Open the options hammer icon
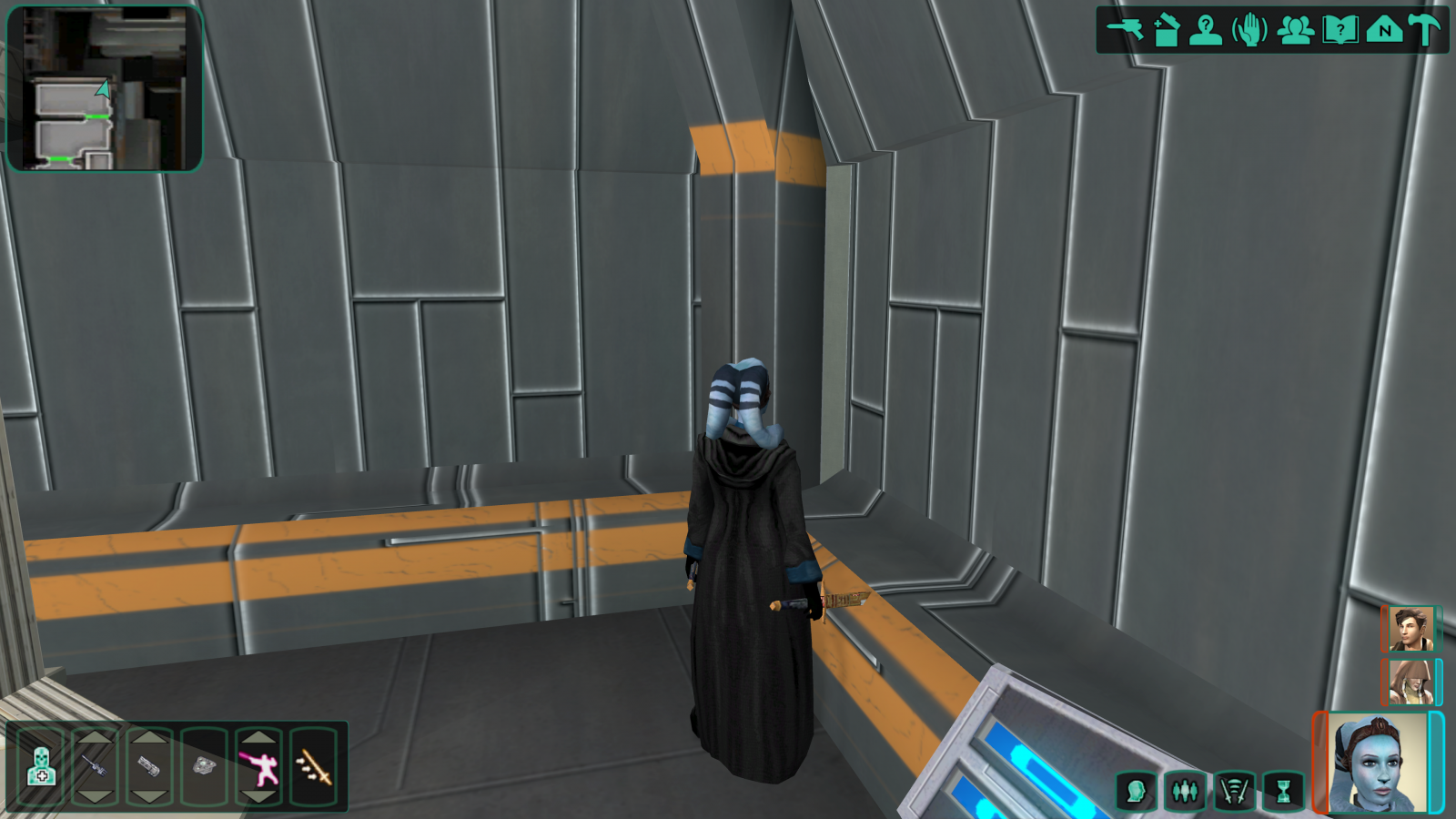 click(x=1425, y=30)
